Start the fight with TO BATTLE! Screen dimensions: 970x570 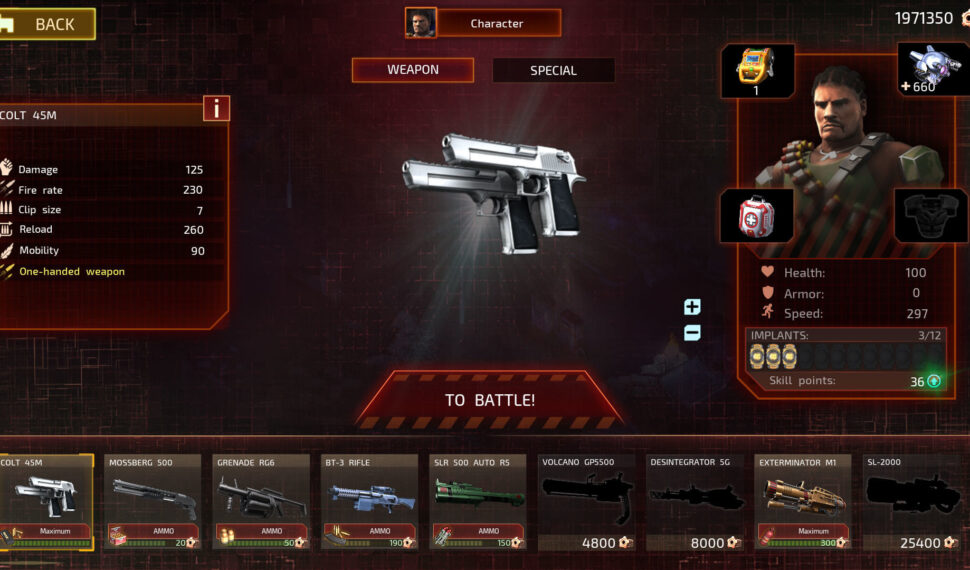coord(489,400)
